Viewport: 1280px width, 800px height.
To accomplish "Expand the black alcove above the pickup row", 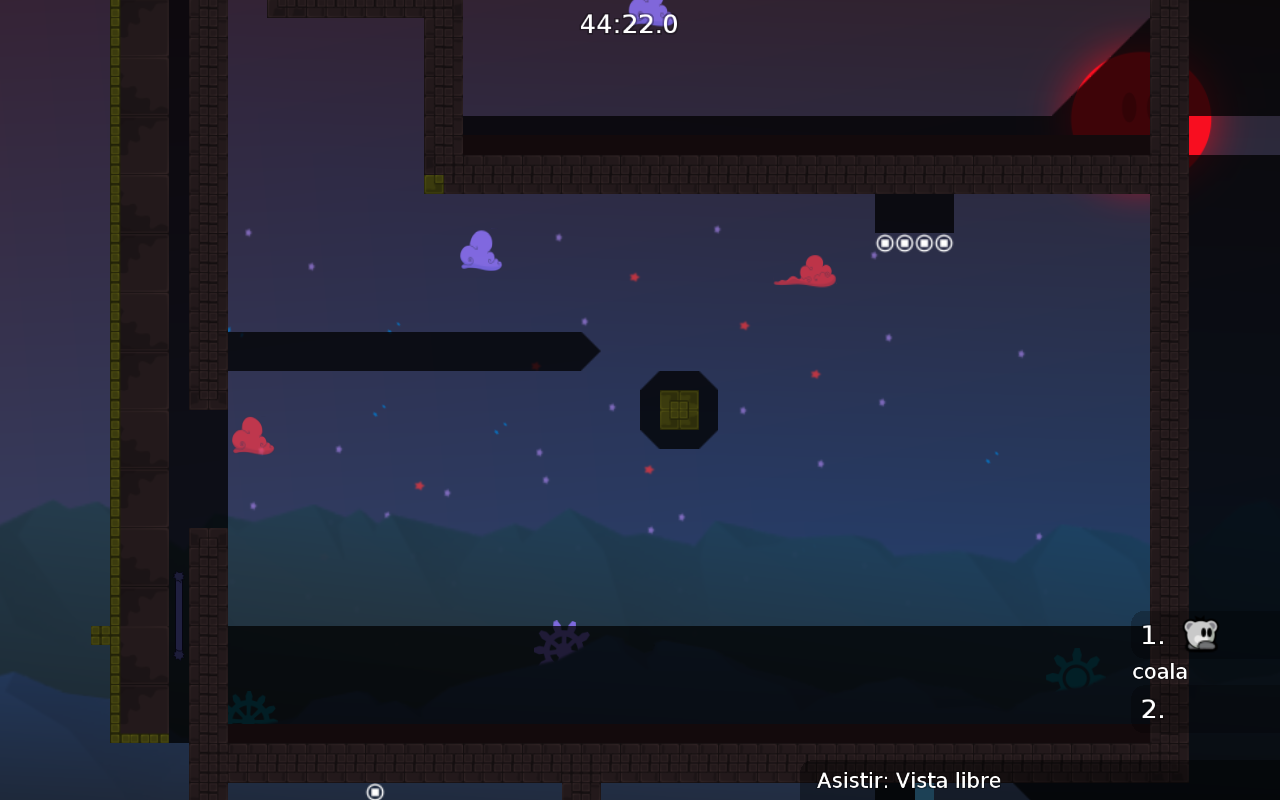I will (914, 211).
